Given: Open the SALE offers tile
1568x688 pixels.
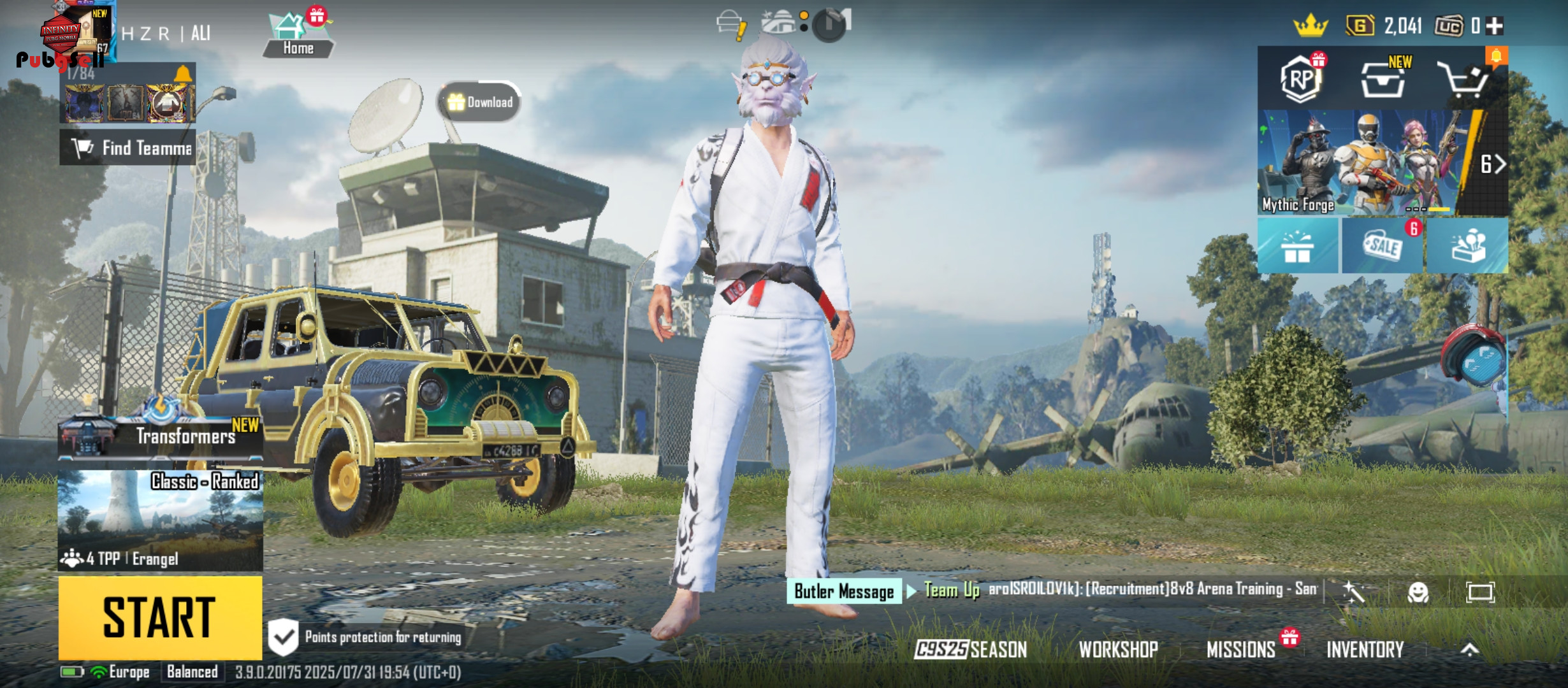Looking at the screenshot, I should pos(1383,246).
